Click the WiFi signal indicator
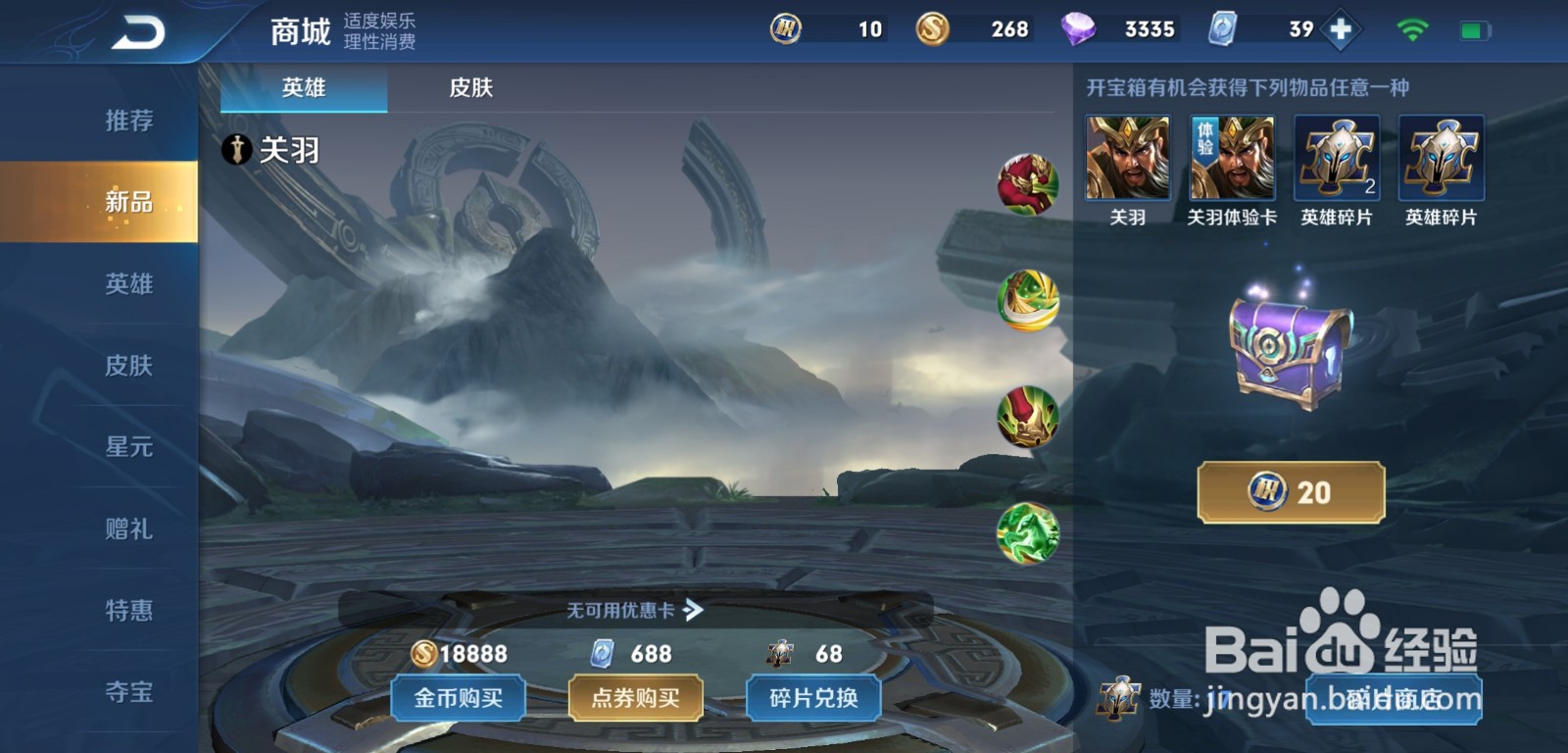The height and width of the screenshot is (753, 1568). (1411, 29)
